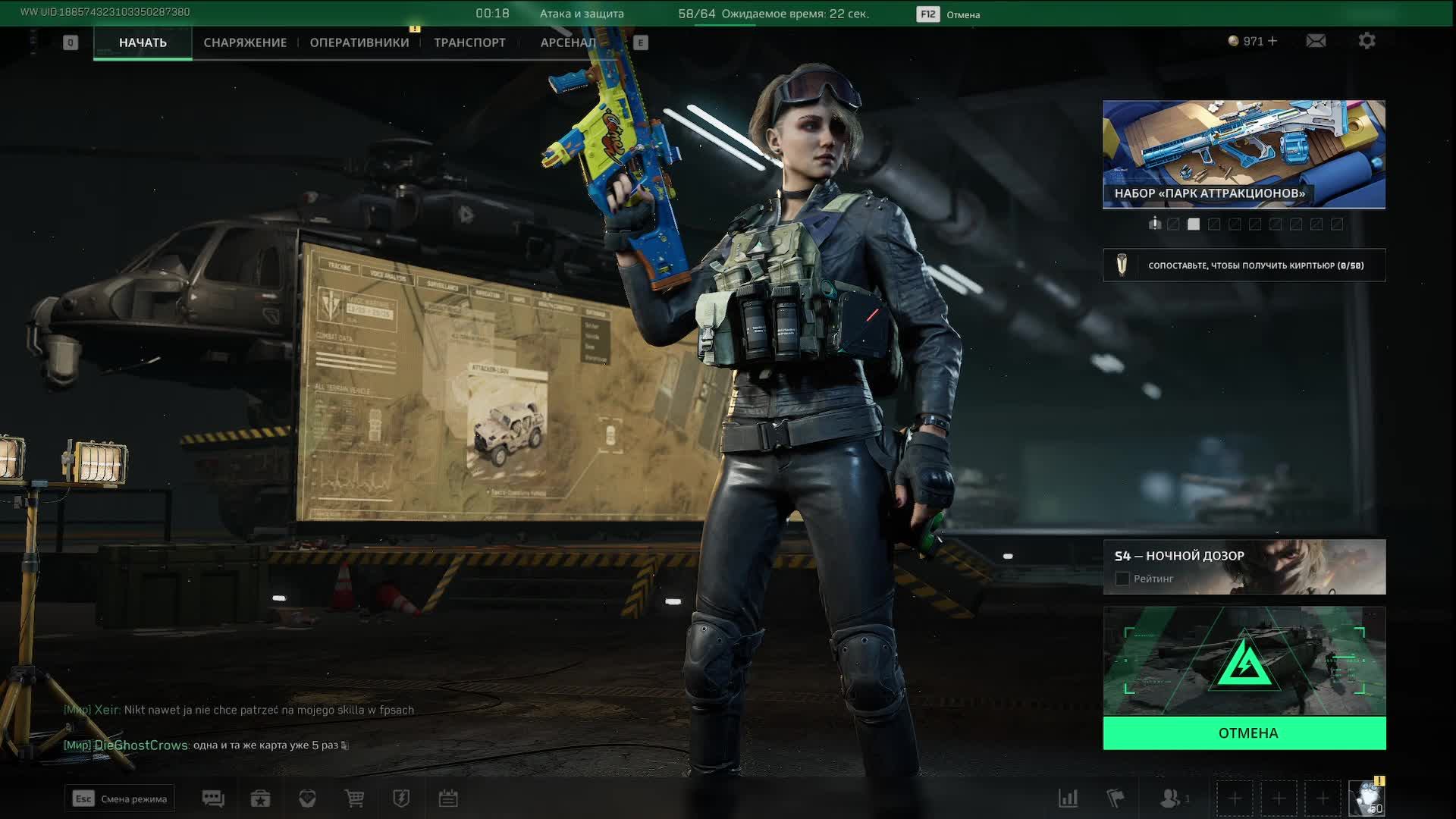Click the Смена режима button
The width and height of the screenshot is (1456, 819).
(120, 799)
